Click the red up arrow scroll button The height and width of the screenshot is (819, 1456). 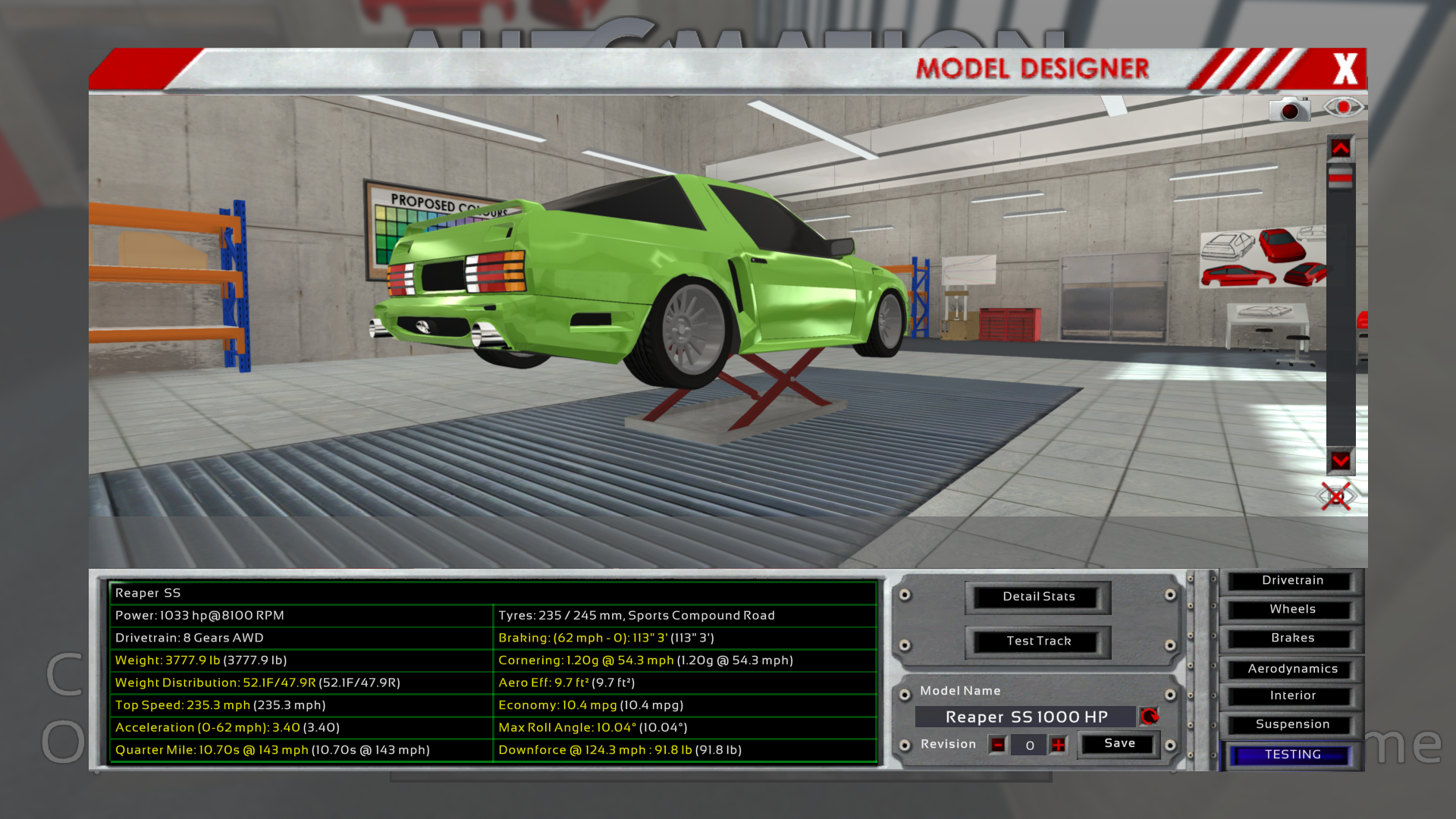point(1340,149)
